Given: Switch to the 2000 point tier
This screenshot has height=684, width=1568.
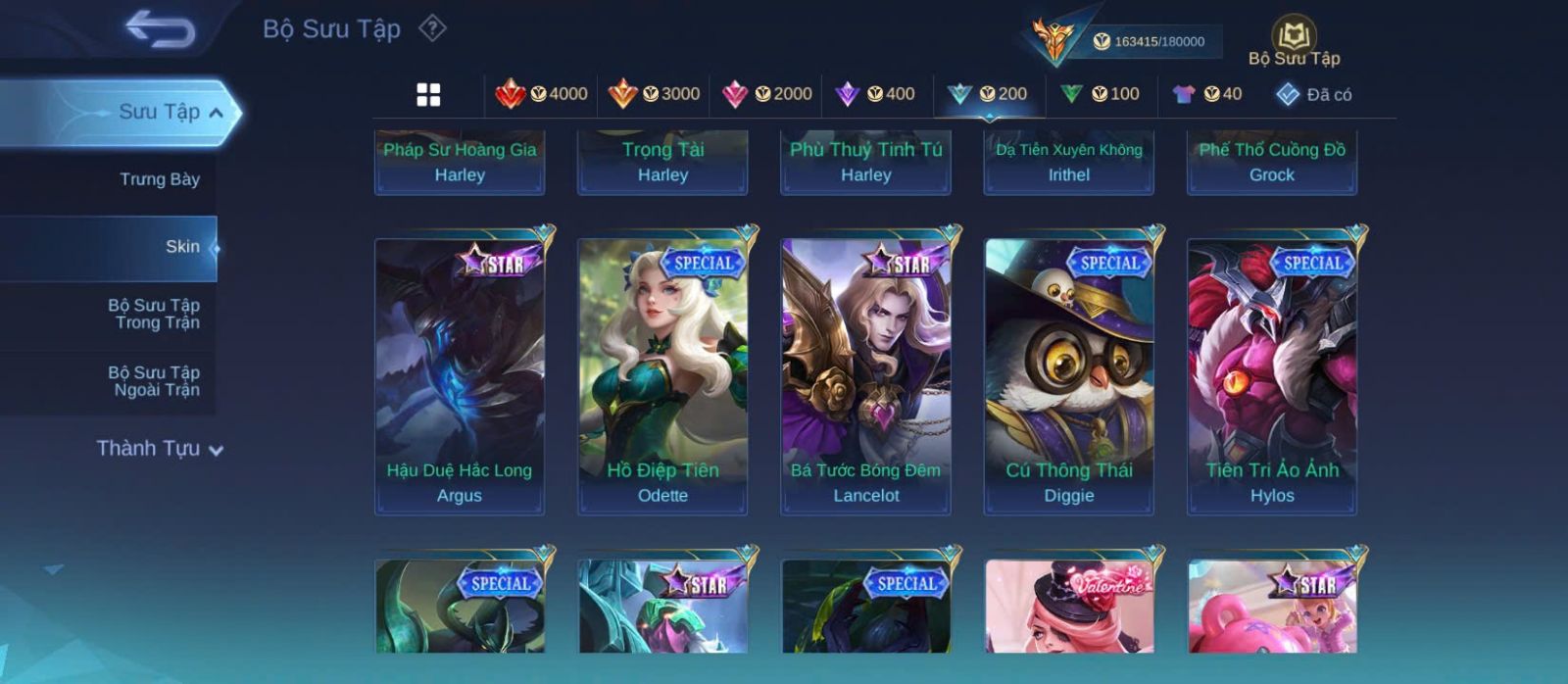Looking at the screenshot, I should (x=767, y=94).
